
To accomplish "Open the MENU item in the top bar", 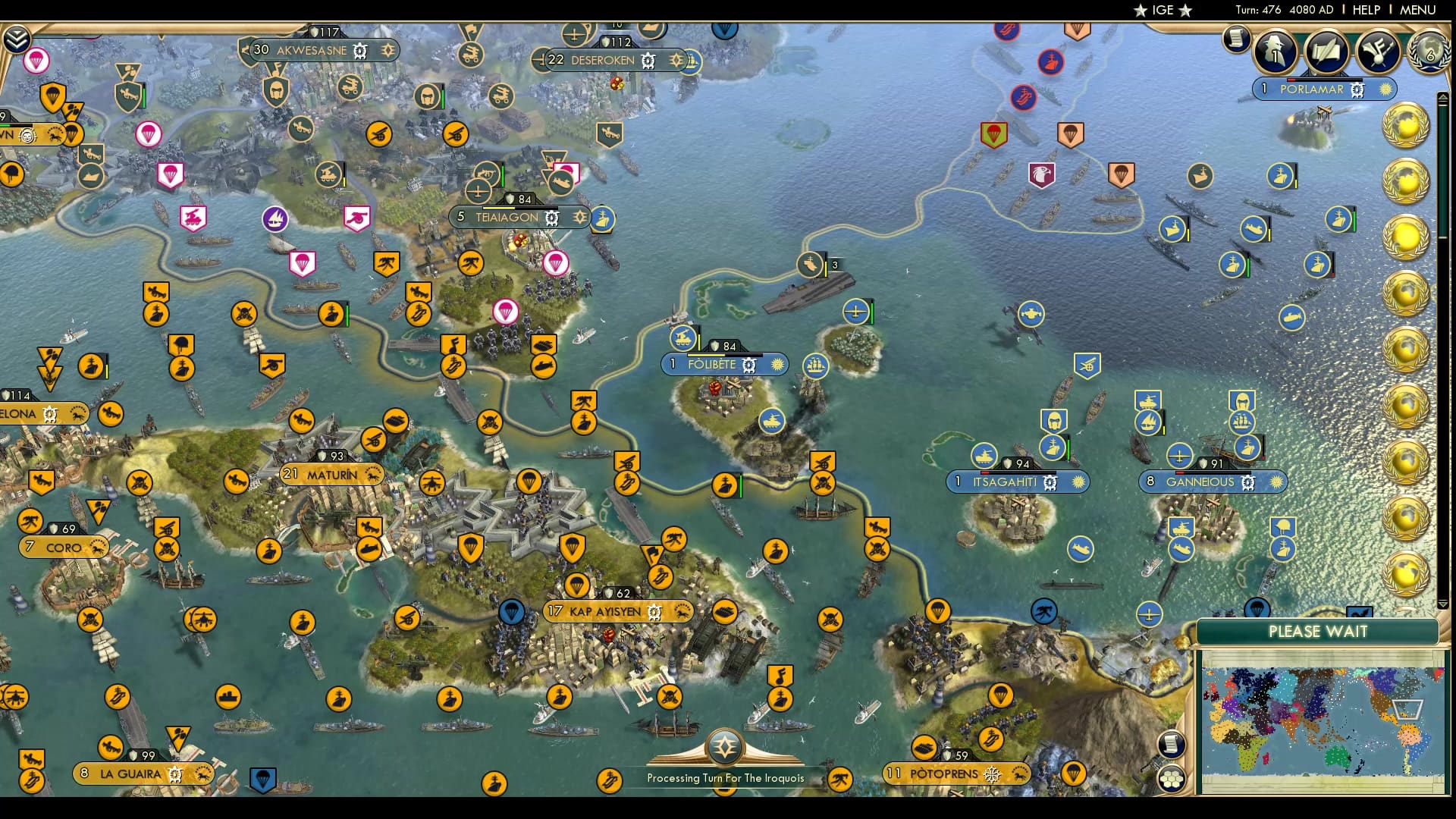I will (x=1420, y=10).
